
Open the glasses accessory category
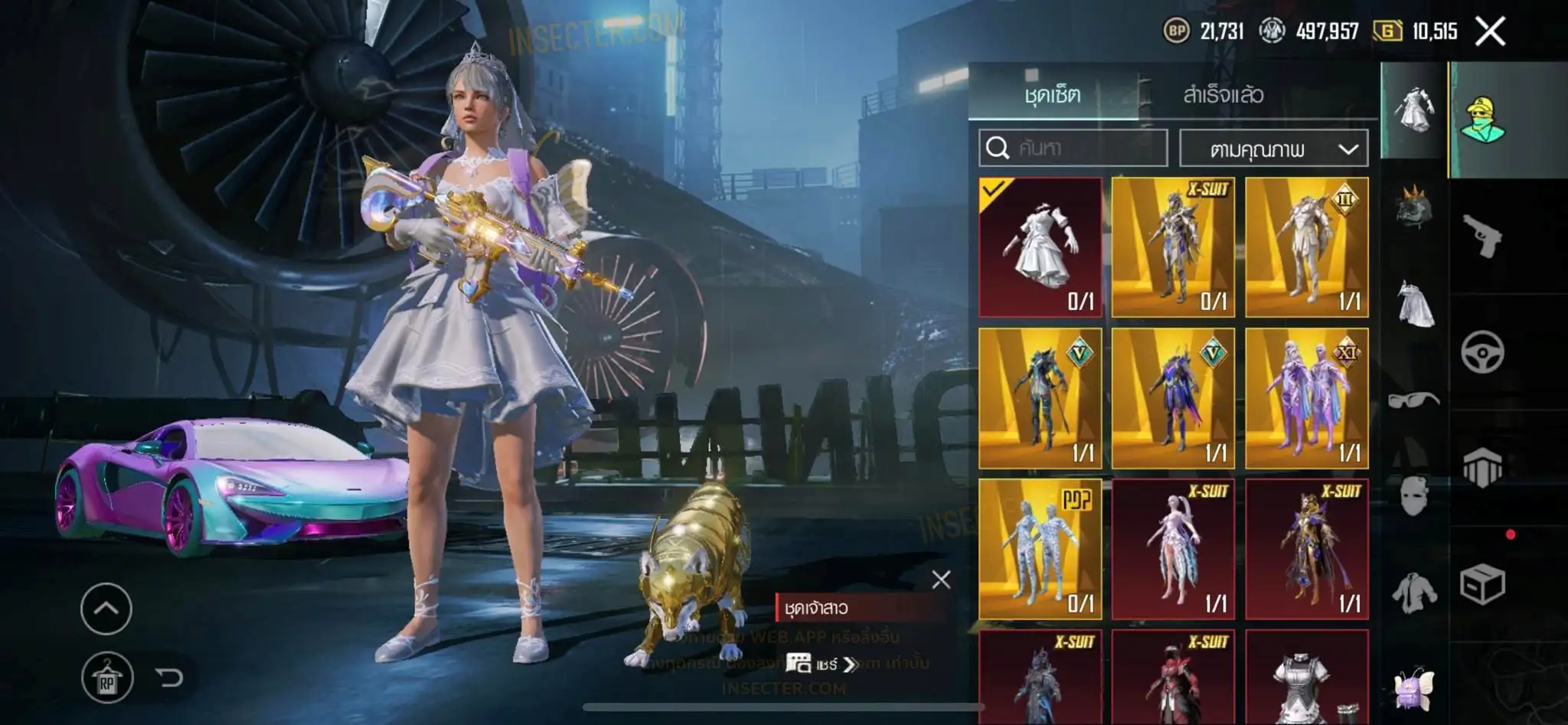pos(1413,399)
